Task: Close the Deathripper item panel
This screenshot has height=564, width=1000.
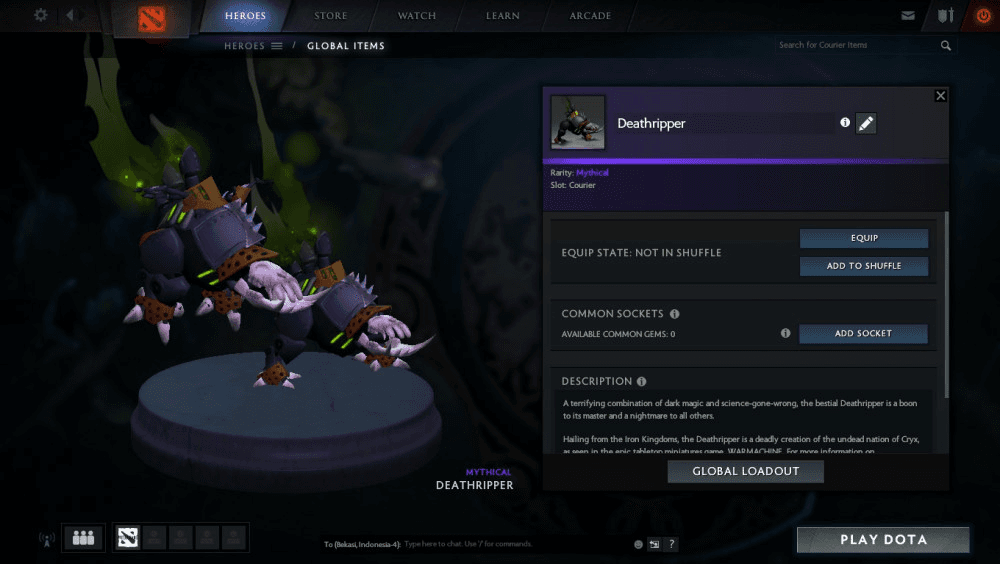Action: 940,96
